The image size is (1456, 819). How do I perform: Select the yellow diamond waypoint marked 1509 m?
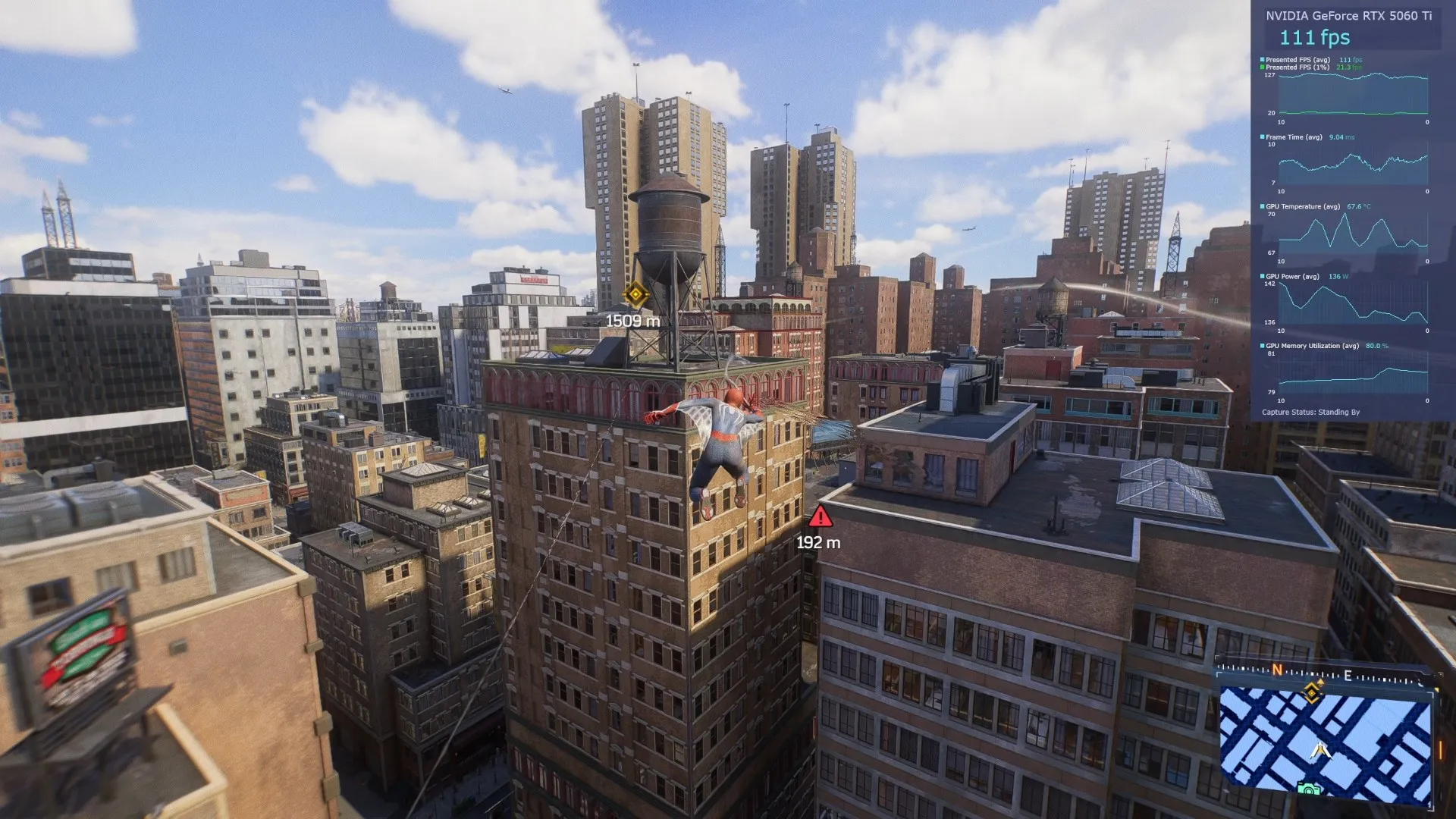click(x=635, y=294)
